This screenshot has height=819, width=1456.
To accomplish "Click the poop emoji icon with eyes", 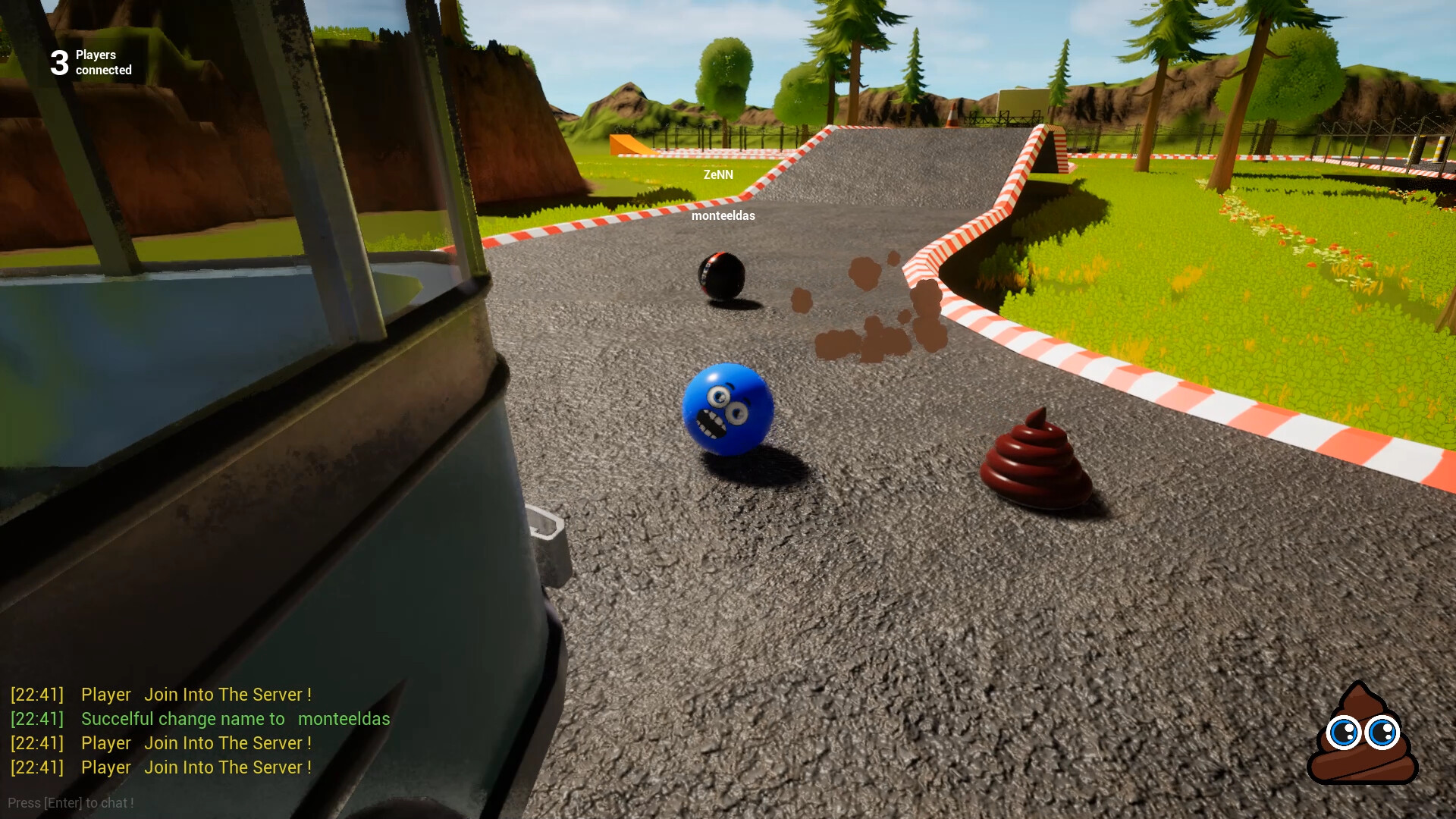I will pos(1363,733).
